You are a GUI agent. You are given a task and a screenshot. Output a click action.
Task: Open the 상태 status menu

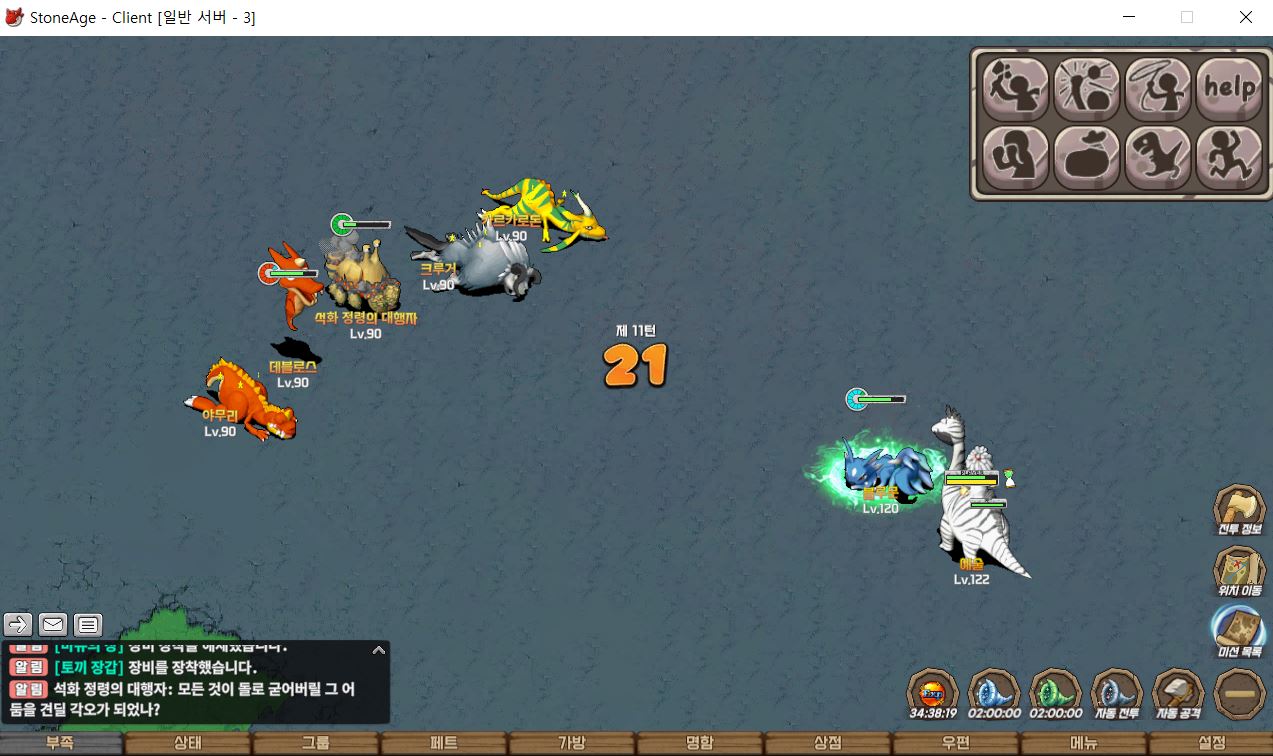pyautogui.click(x=188, y=743)
